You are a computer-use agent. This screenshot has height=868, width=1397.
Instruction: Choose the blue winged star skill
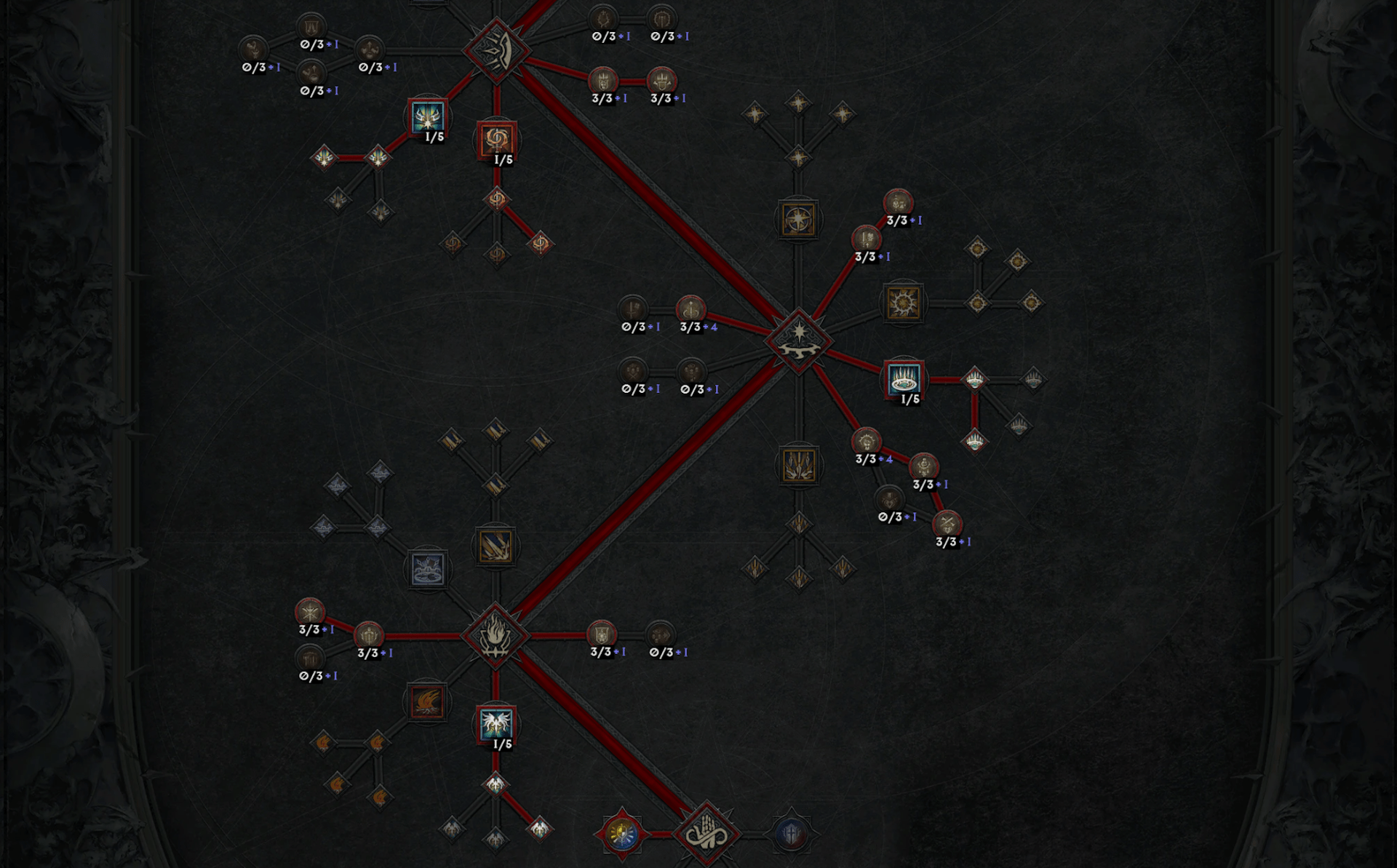pos(427,116)
